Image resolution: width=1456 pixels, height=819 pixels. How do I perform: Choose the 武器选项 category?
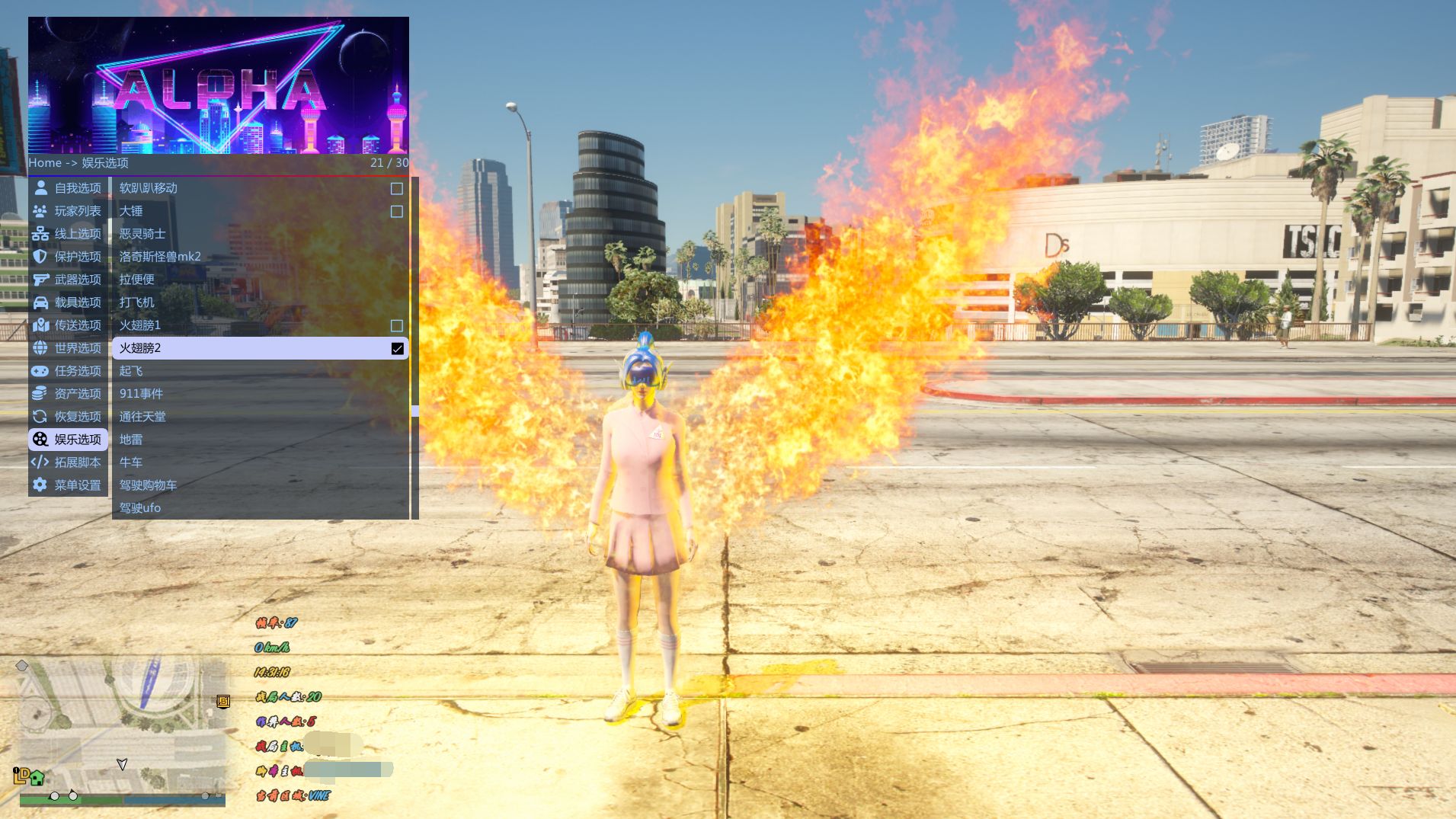[68, 280]
